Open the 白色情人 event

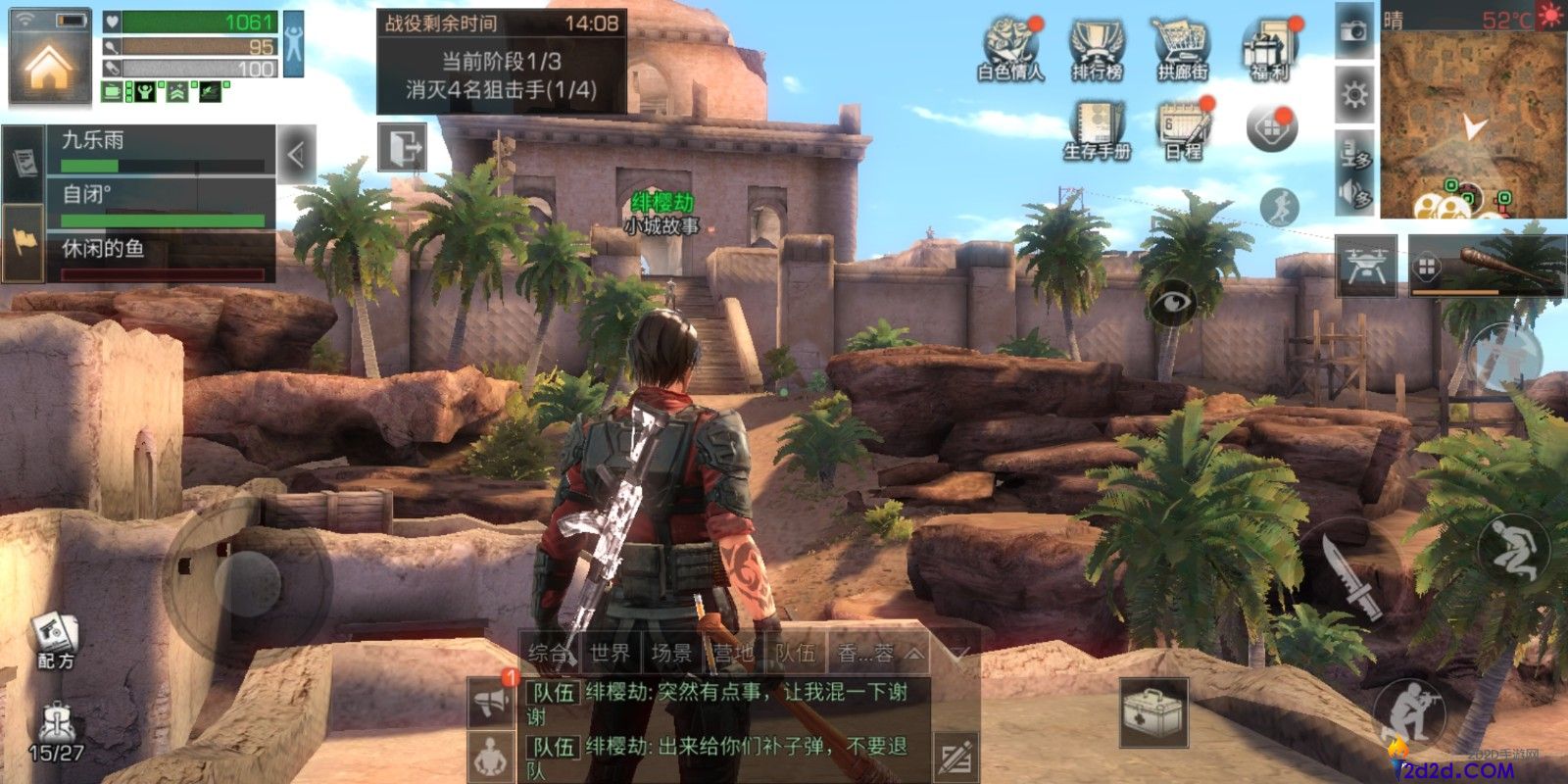[1010, 48]
